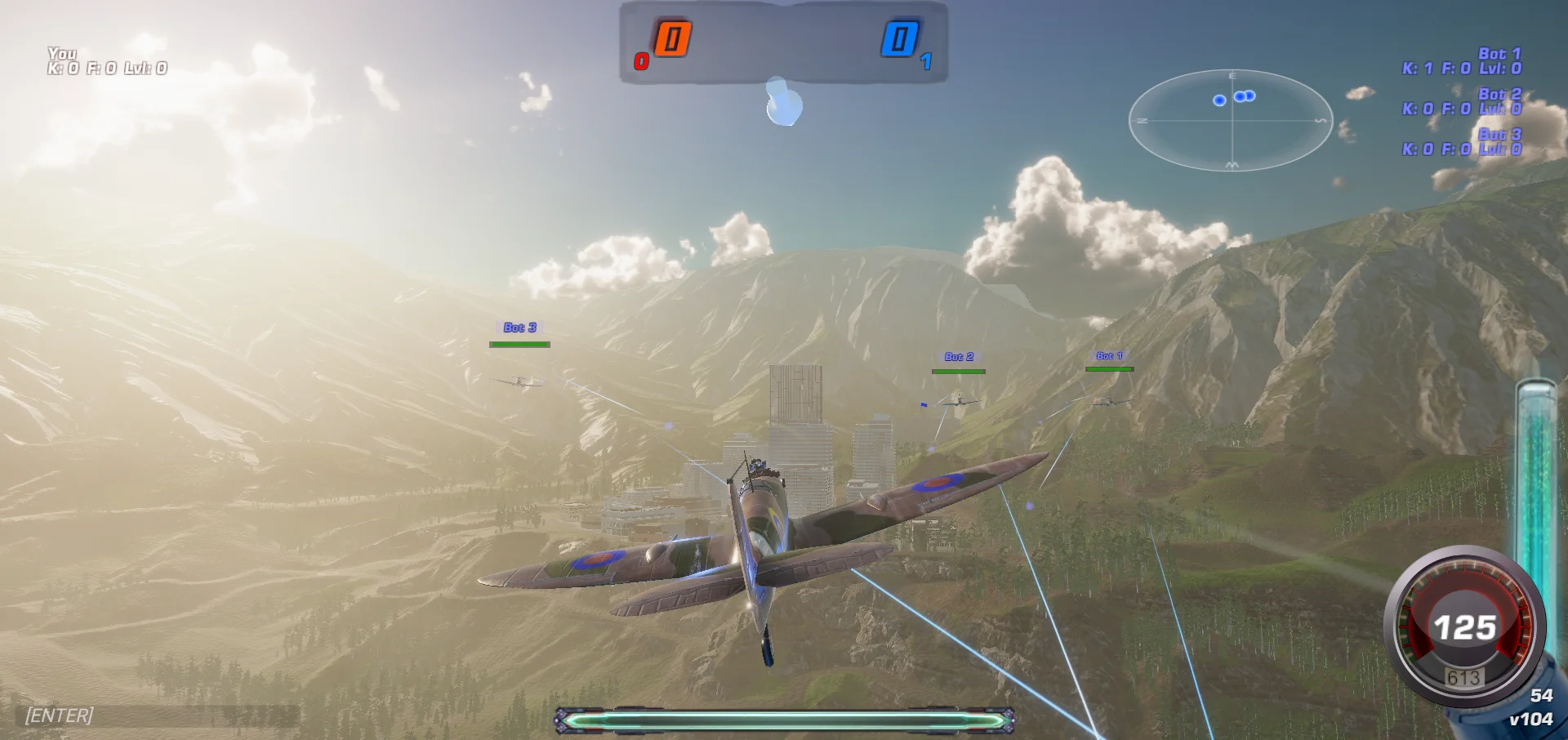Target Bot 3's green health bar
The image size is (1568, 740).
click(x=519, y=344)
